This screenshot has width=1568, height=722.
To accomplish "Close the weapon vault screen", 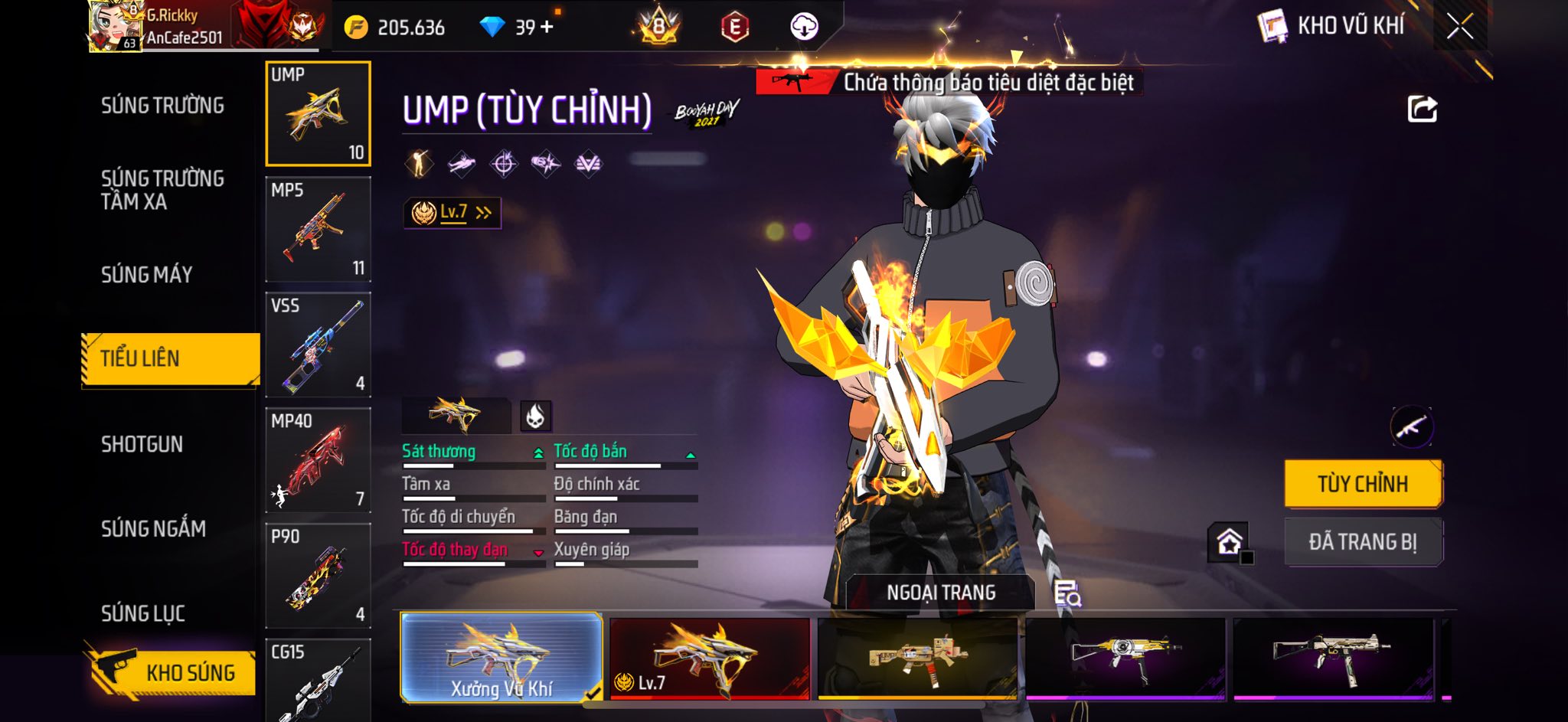I will click(1459, 27).
